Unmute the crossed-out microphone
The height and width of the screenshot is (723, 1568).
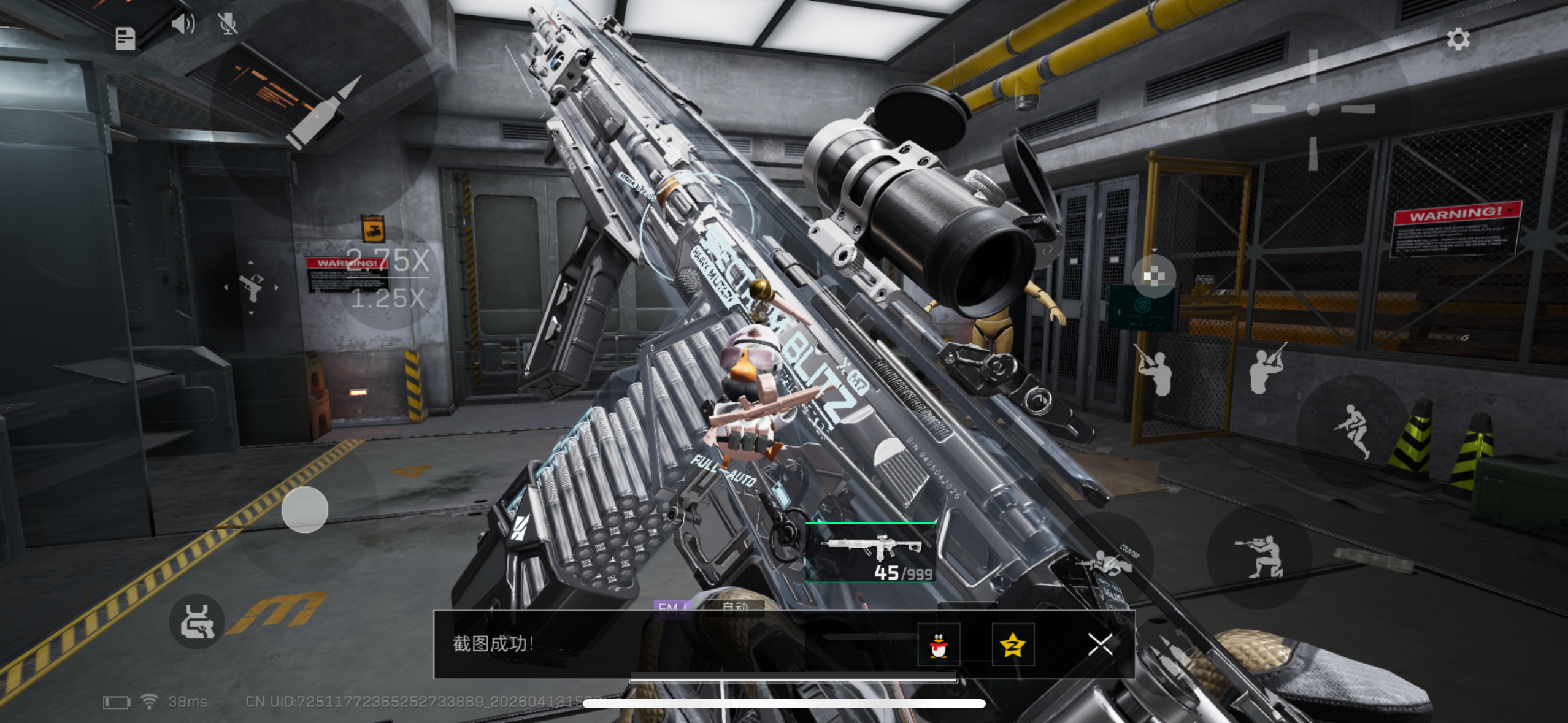(x=228, y=25)
